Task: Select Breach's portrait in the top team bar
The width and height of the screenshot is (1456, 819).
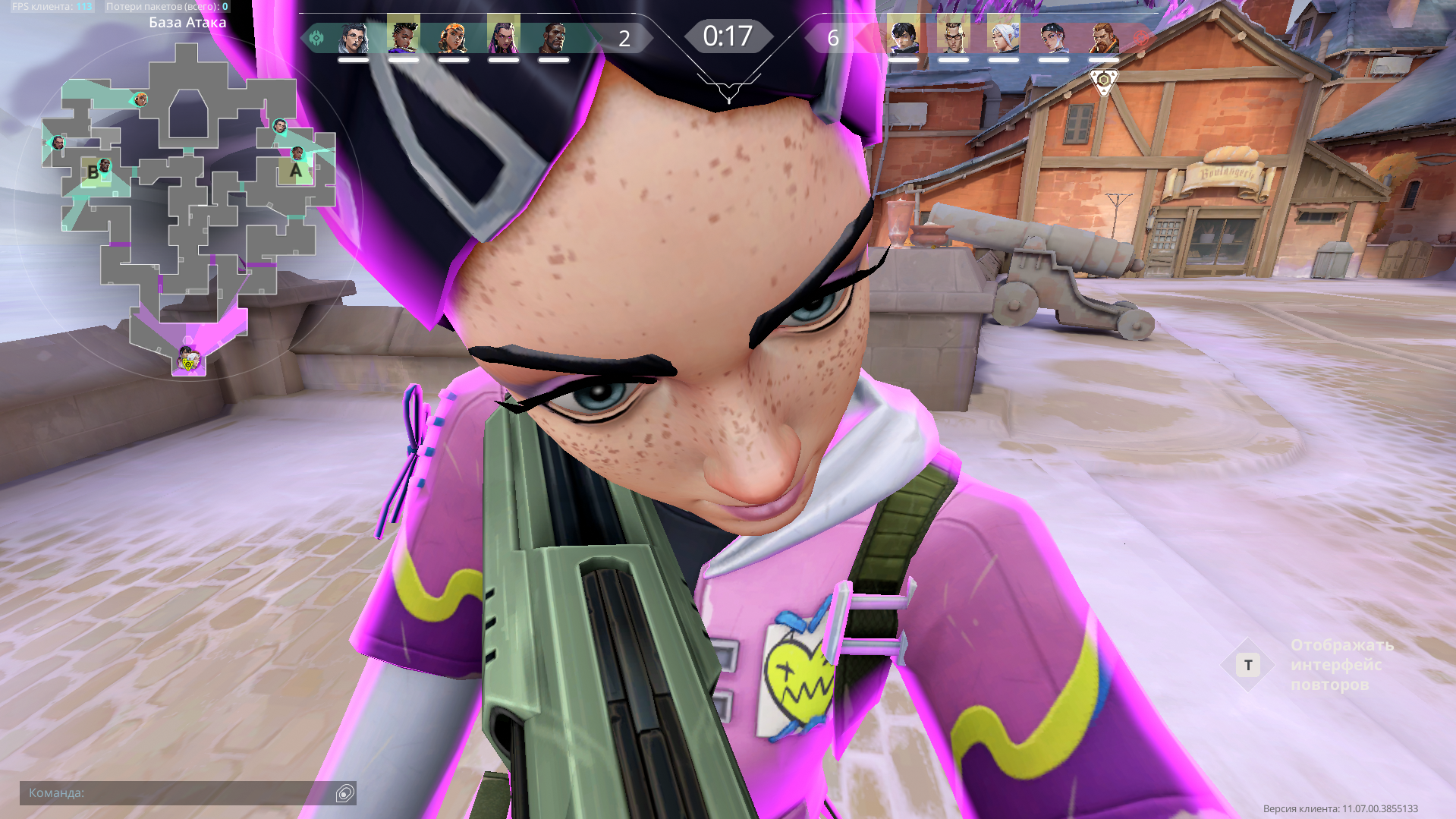Action: click(1104, 36)
